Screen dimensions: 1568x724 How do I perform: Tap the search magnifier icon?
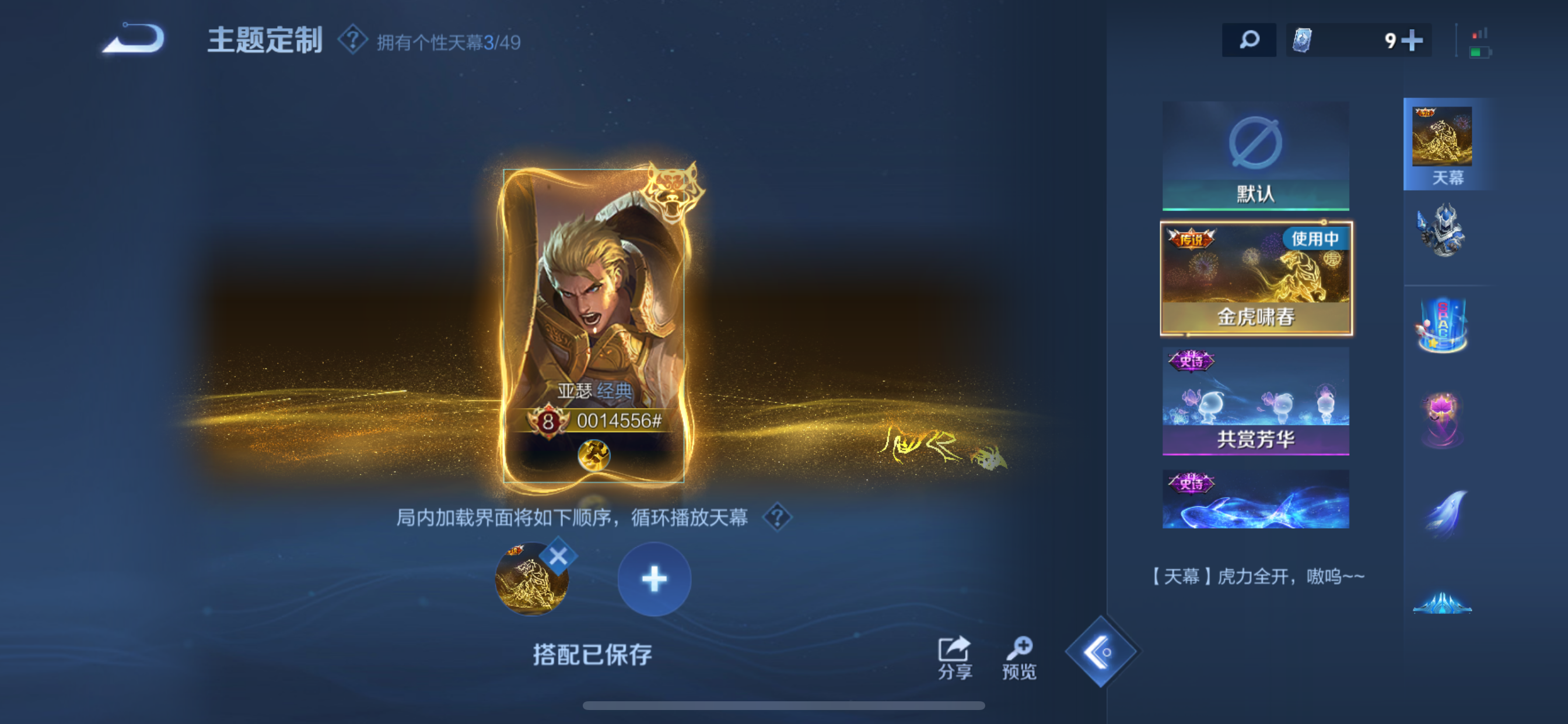(1249, 40)
